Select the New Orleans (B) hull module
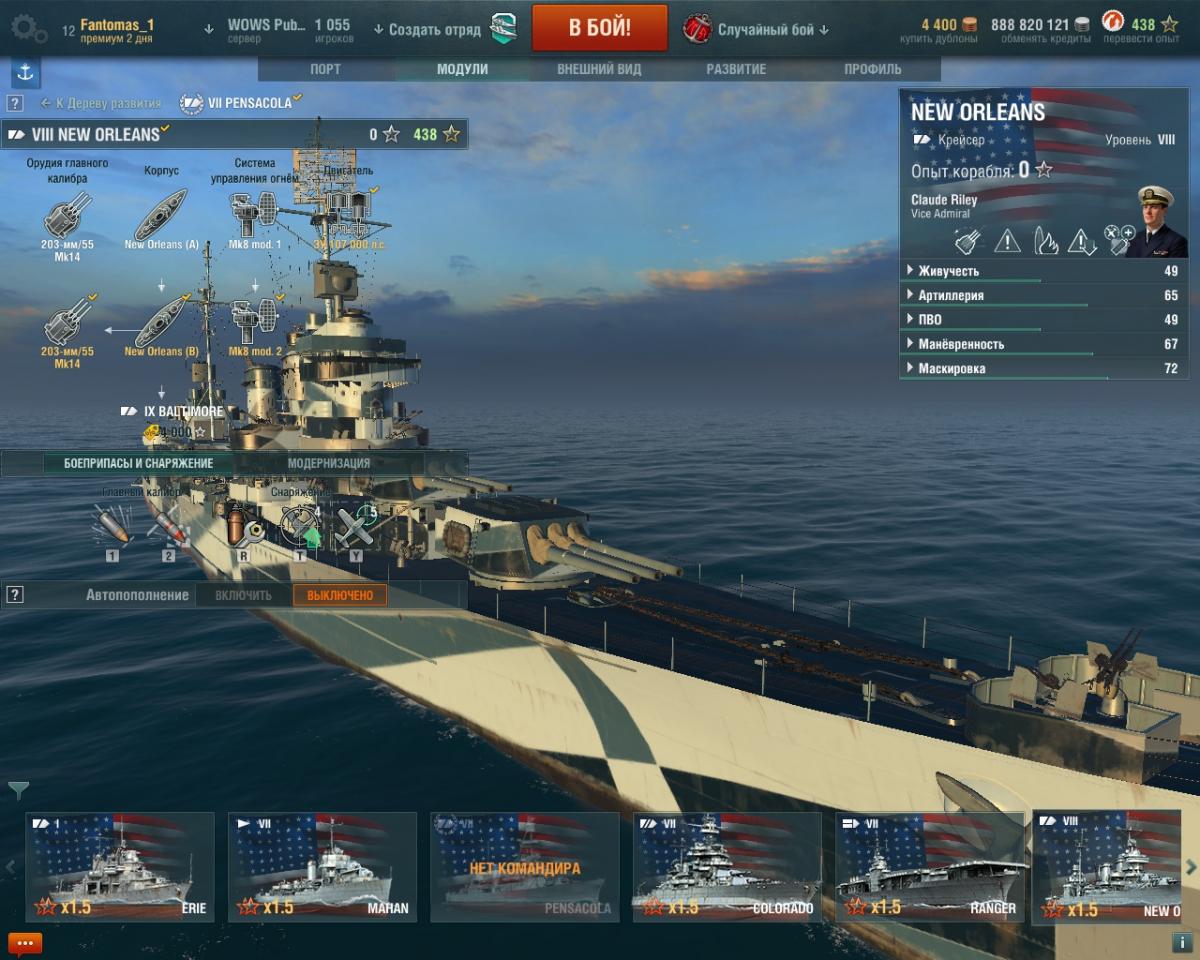 click(161, 322)
